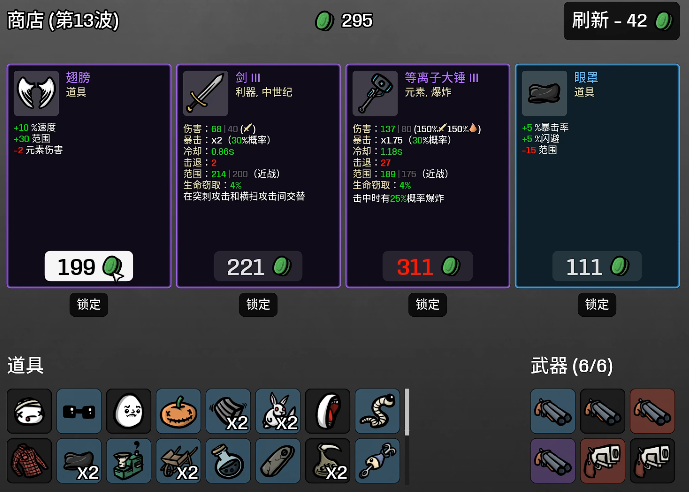Screen dimensions: 689x492
Task: Reroll the shop with 刷新 for 42
Action: [x=622, y=21]
